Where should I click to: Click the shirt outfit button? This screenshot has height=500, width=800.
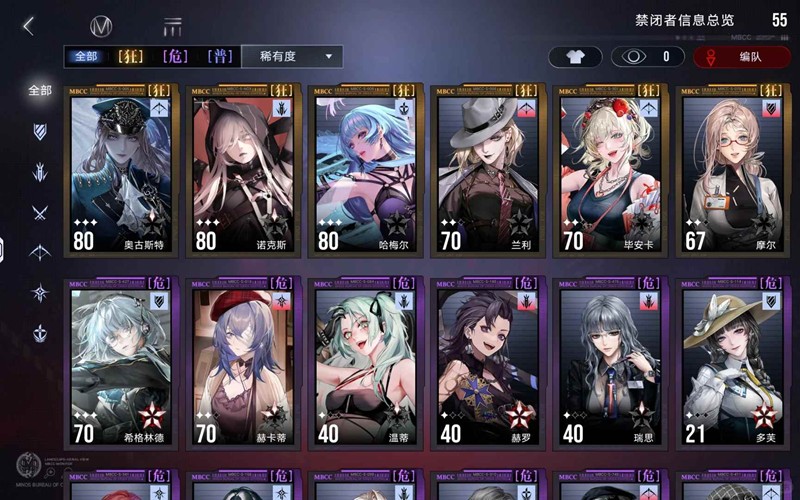(575, 57)
